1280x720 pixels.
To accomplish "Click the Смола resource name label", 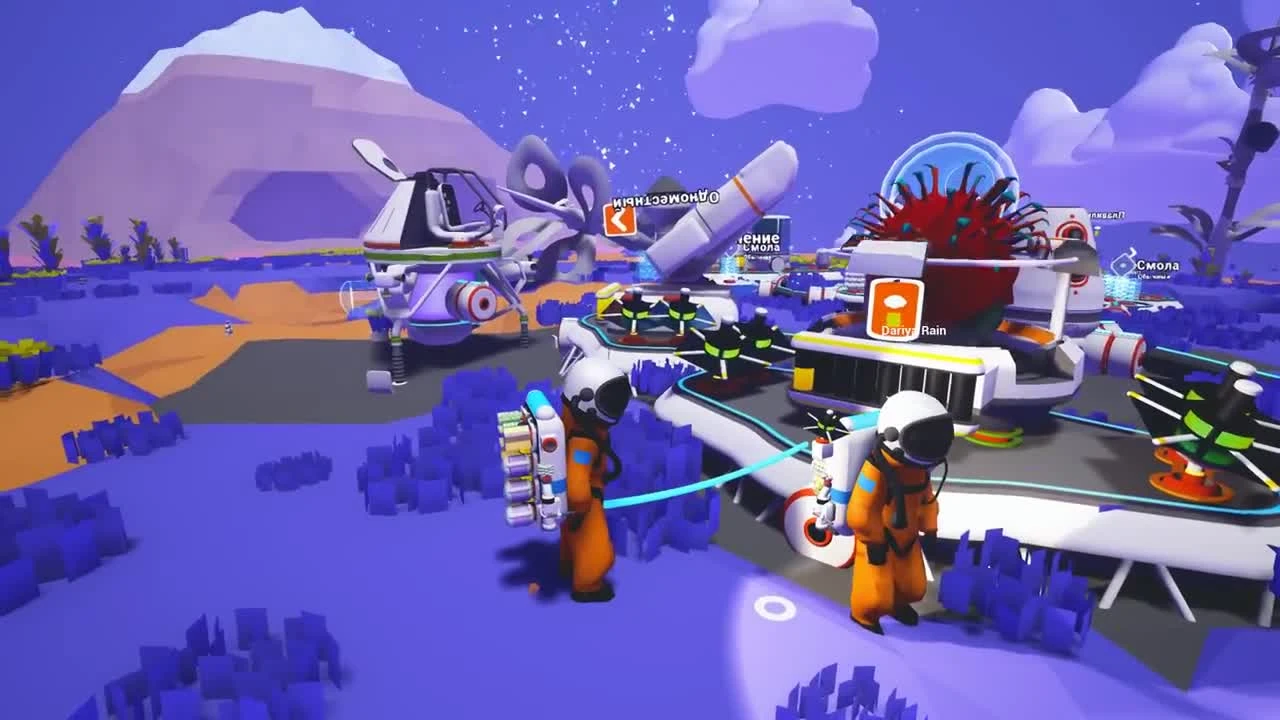I will pos(1158,265).
